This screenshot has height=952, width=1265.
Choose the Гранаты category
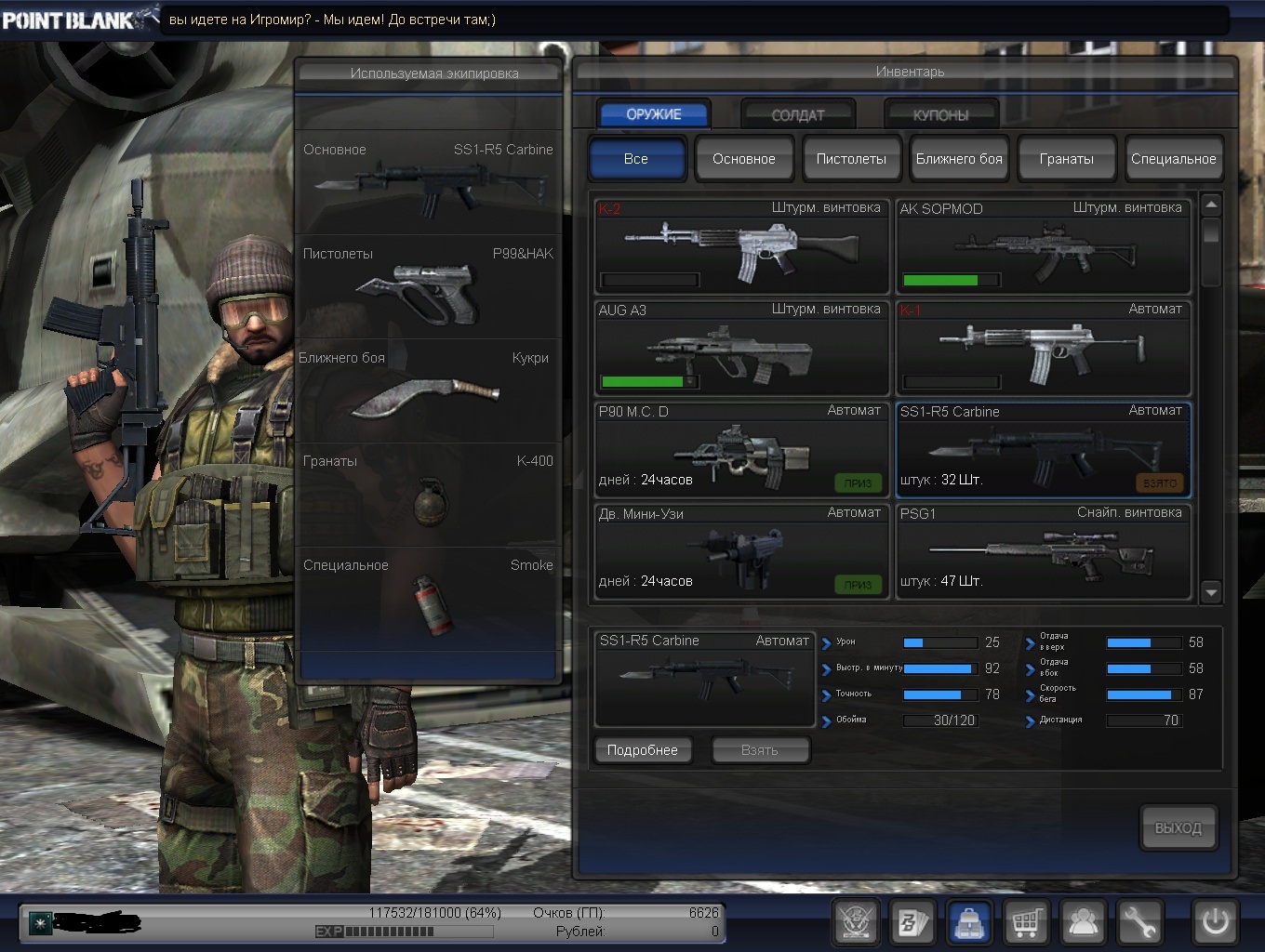tap(1066, 159)
